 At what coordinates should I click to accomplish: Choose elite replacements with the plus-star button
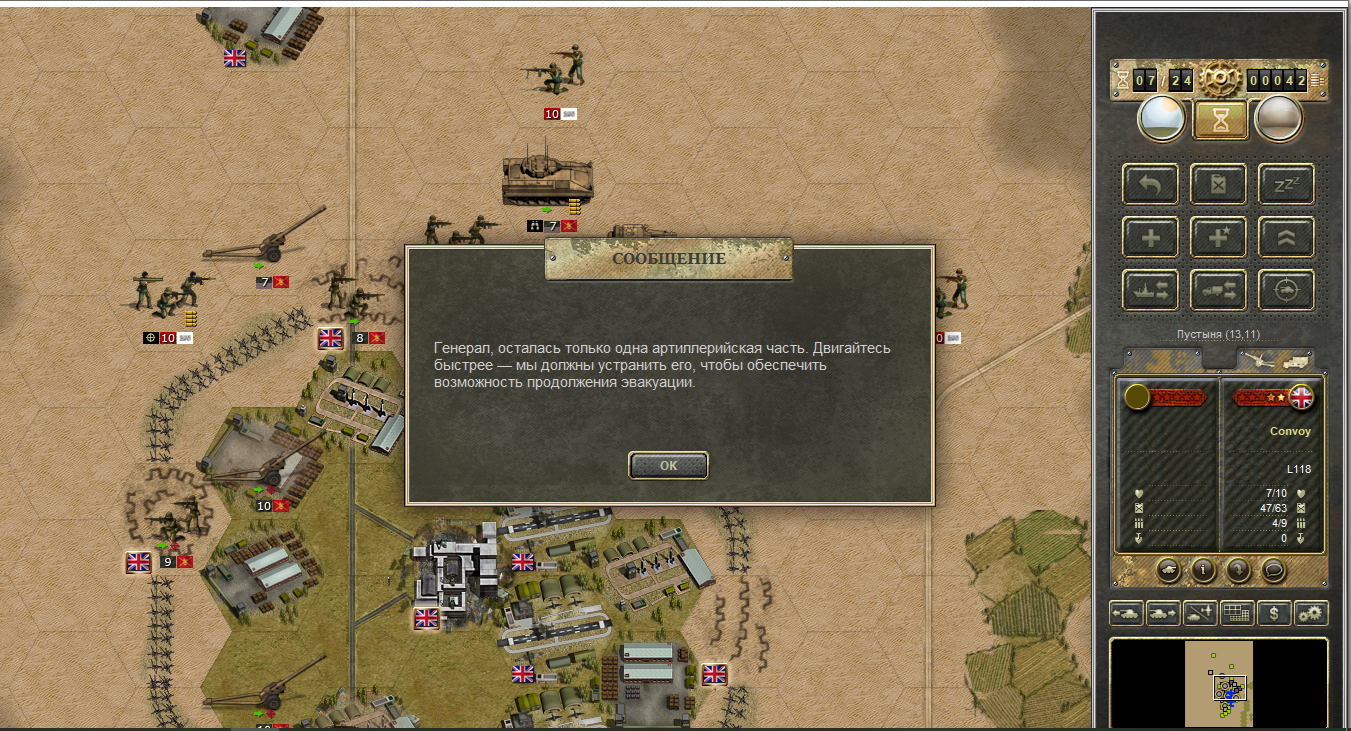click(1218, 237)
